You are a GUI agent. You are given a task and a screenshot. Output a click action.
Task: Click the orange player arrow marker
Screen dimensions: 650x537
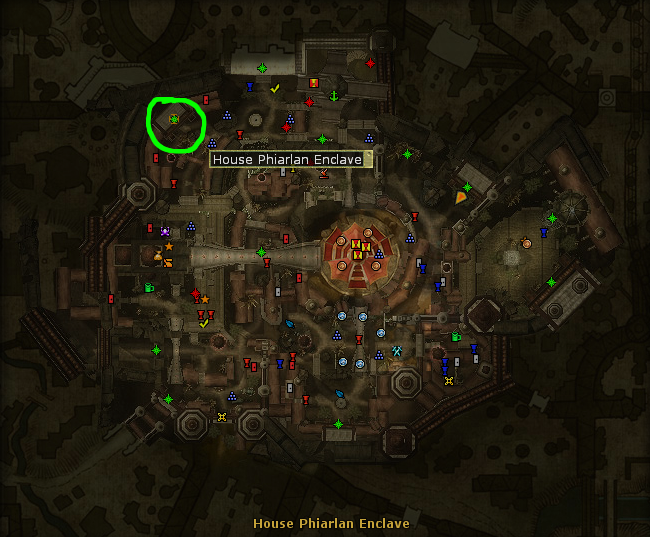click(x=461, y=197)
